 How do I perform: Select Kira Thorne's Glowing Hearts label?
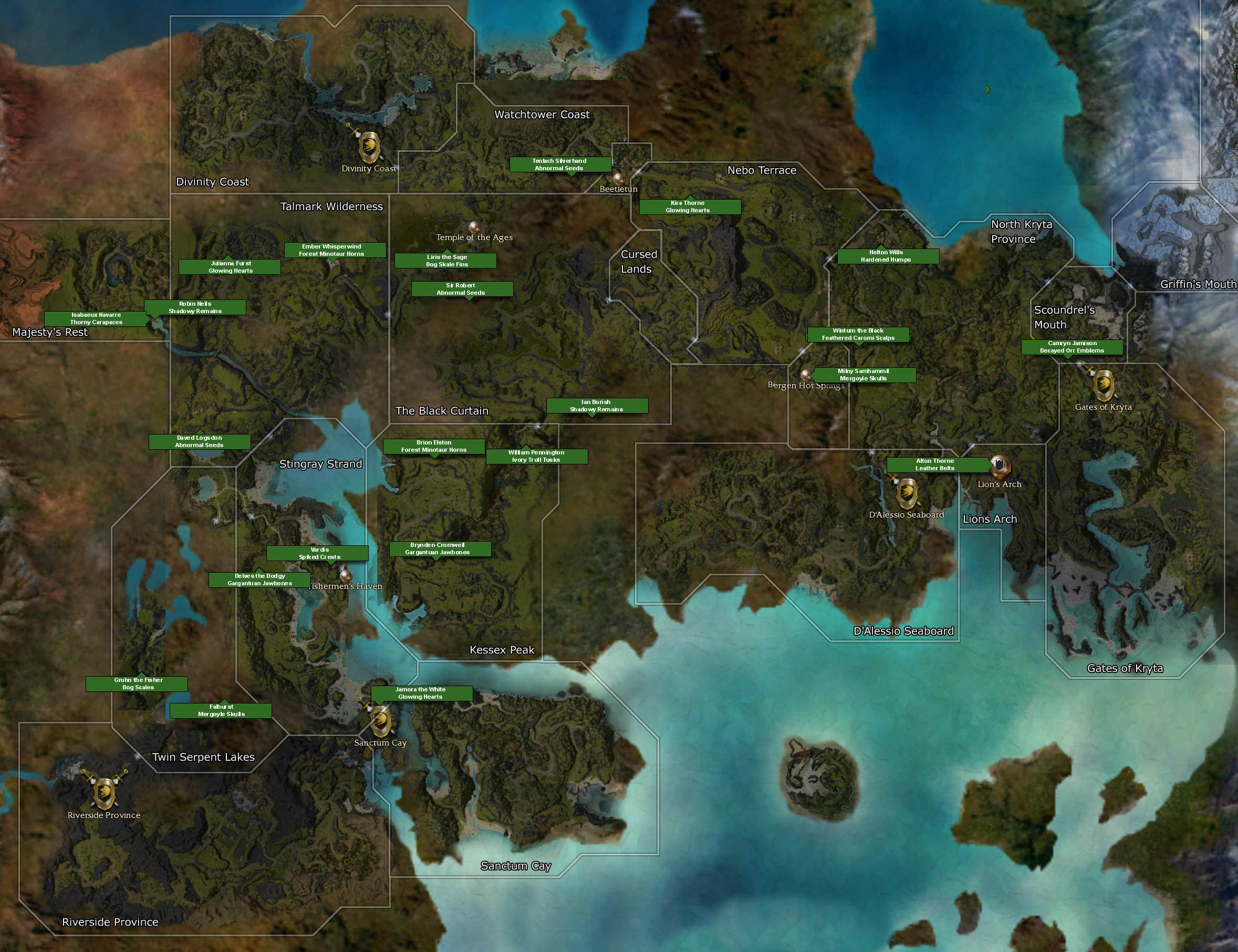click(690, 206)
